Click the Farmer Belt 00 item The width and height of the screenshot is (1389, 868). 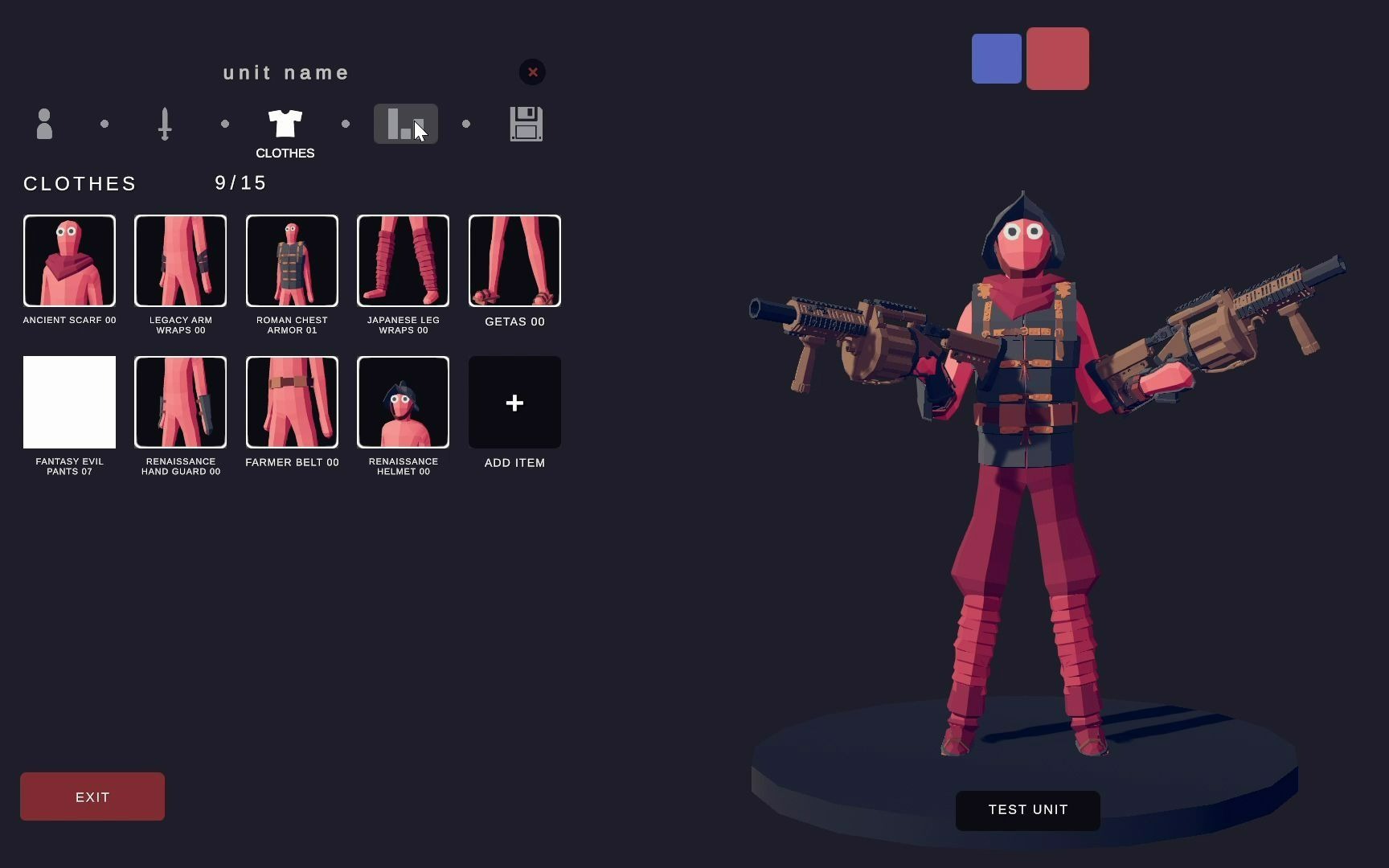(292, 402)
